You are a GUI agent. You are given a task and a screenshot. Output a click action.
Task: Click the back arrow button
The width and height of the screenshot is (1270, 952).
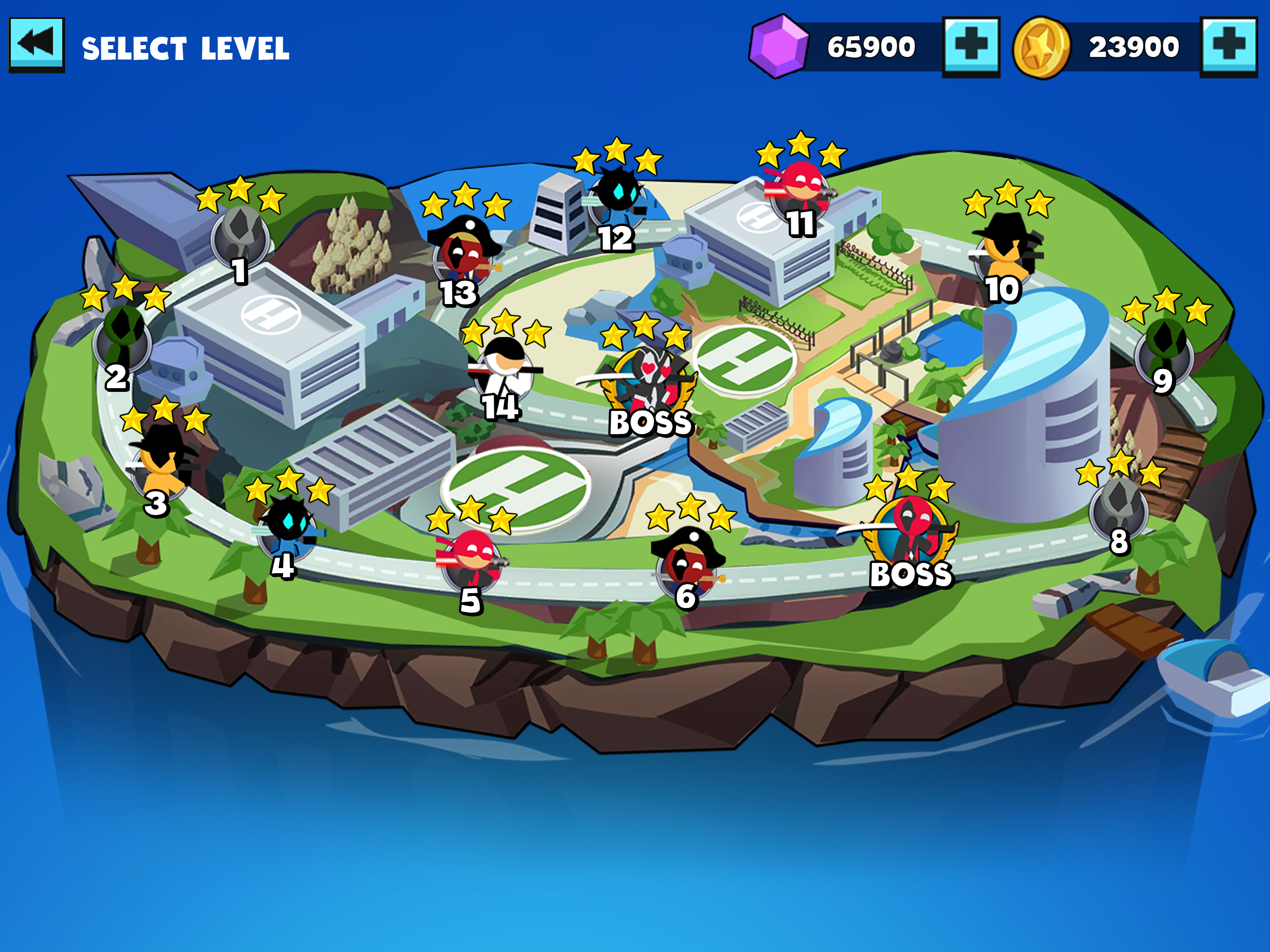[37, 45]
